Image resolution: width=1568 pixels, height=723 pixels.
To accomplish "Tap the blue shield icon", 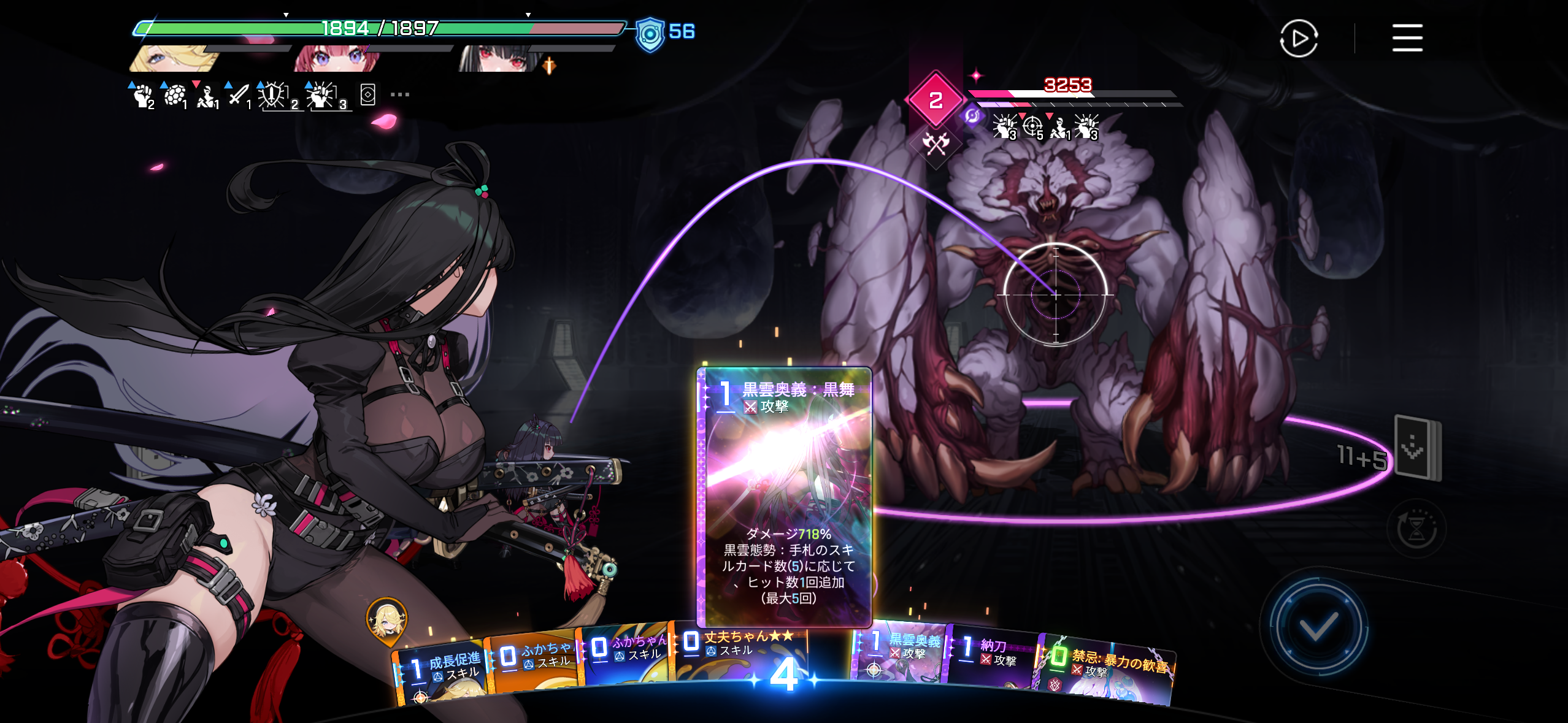I will tap(650, 34).
